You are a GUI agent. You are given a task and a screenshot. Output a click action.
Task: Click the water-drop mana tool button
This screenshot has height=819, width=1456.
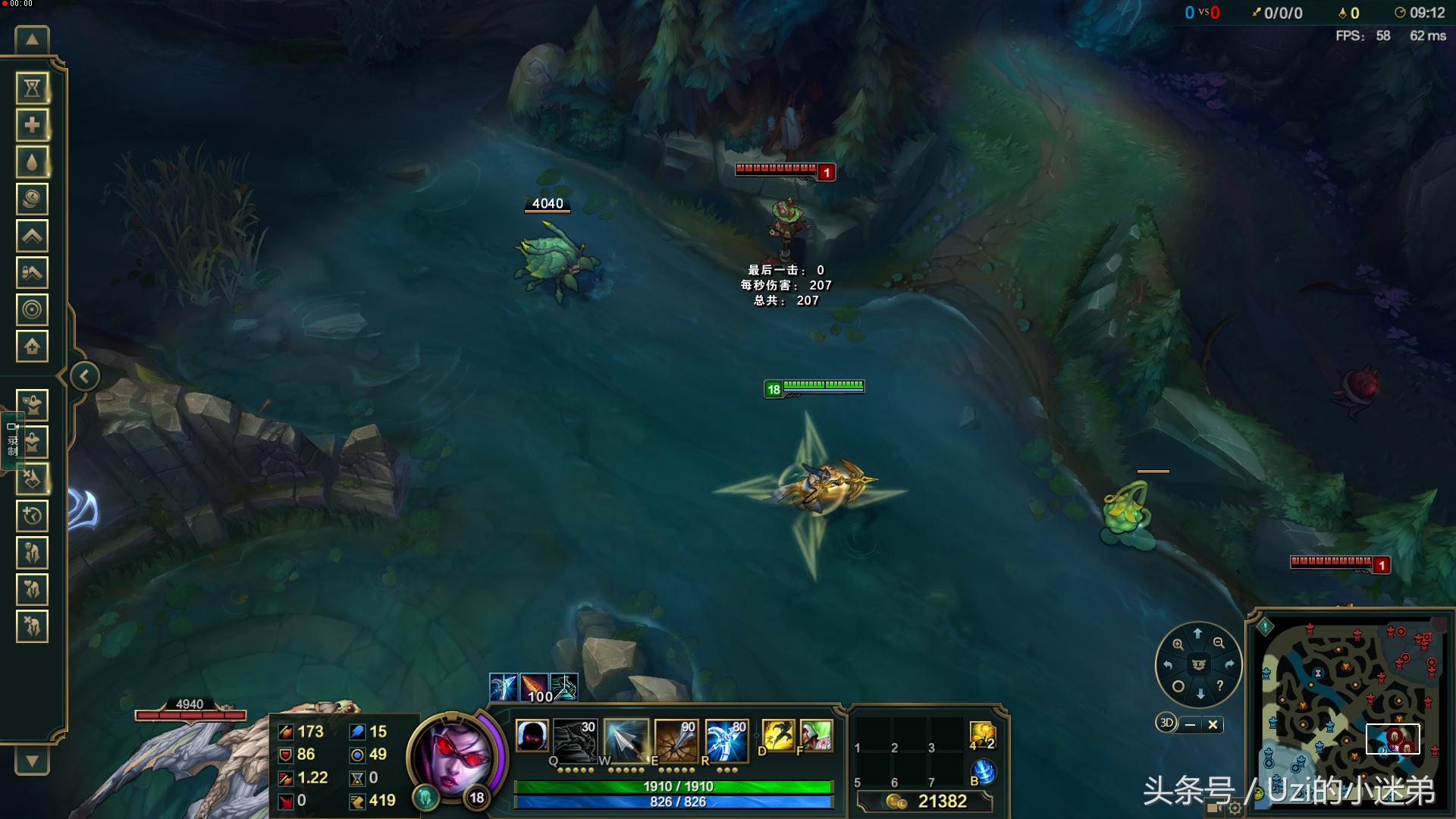pyautogui.click(x=32, y=162)
